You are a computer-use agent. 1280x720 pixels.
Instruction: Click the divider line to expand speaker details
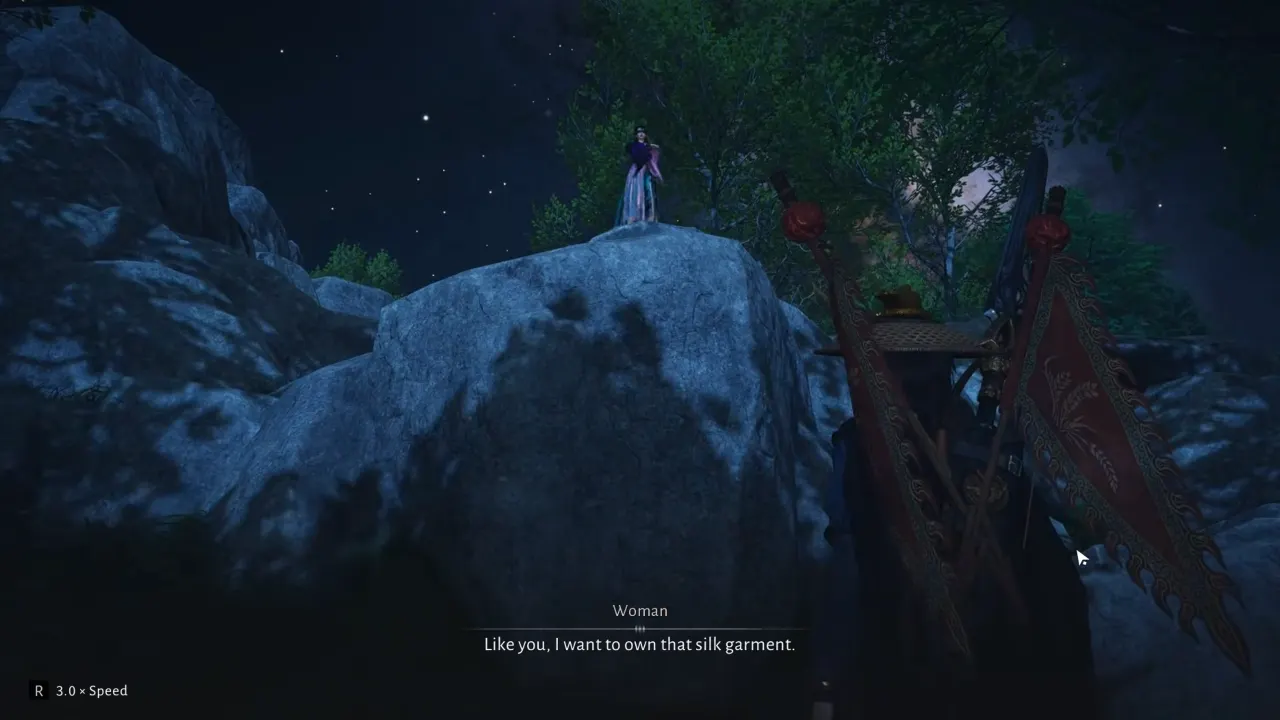[640, 627]
